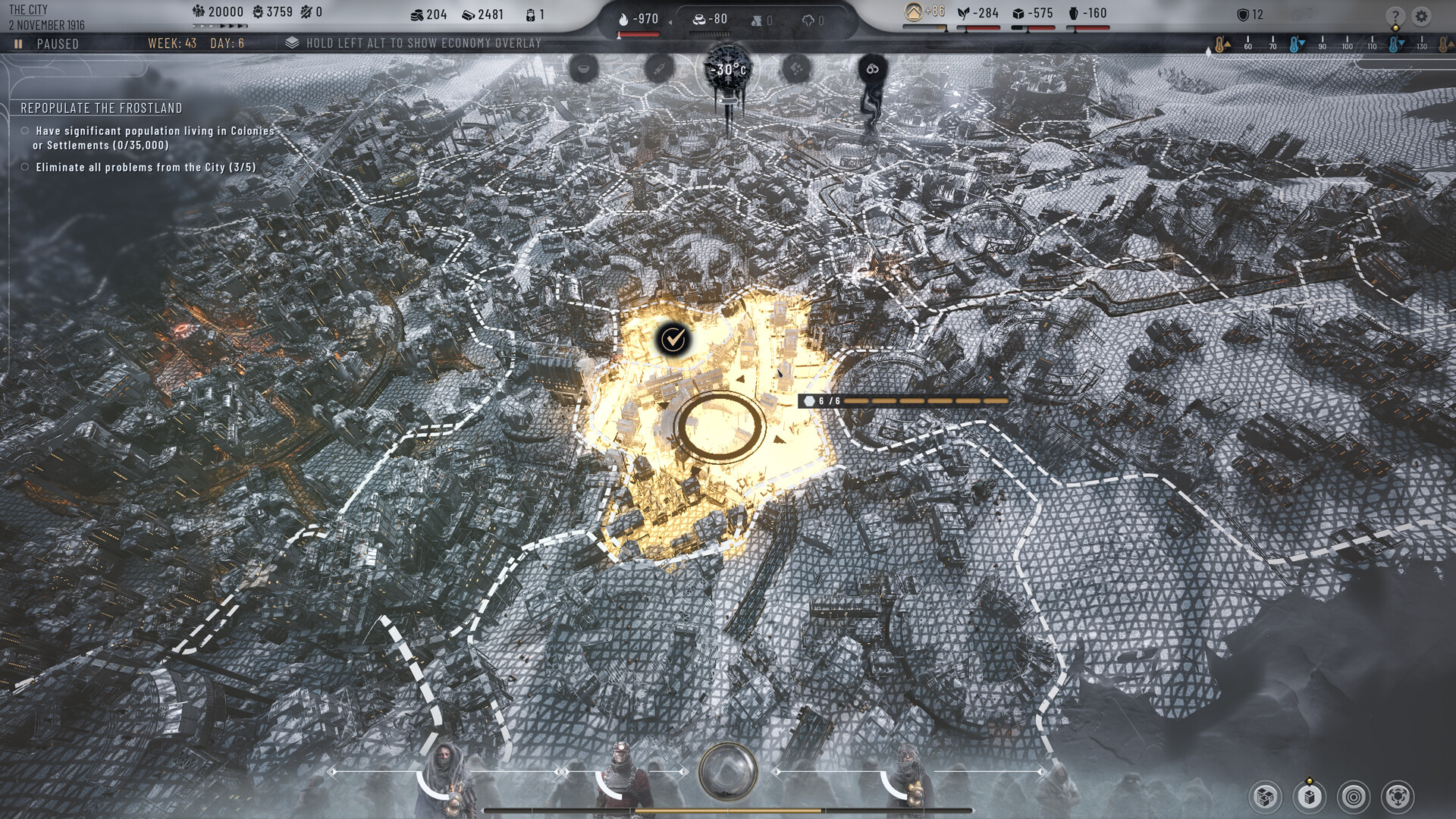Click the blue thermometer marker's down arrow
The image size is (1456, 819).
1303,43
